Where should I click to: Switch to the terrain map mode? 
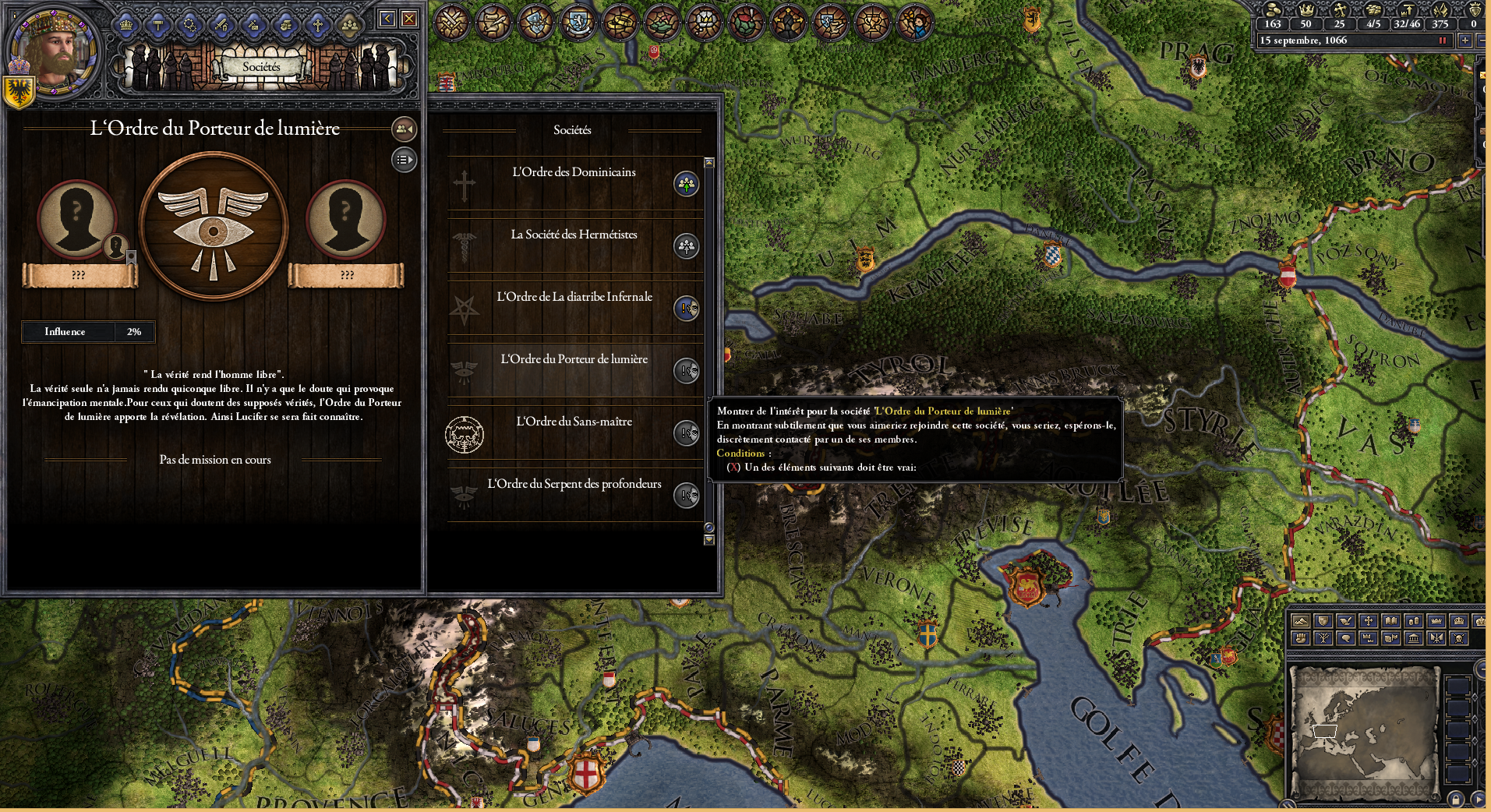1300,621
